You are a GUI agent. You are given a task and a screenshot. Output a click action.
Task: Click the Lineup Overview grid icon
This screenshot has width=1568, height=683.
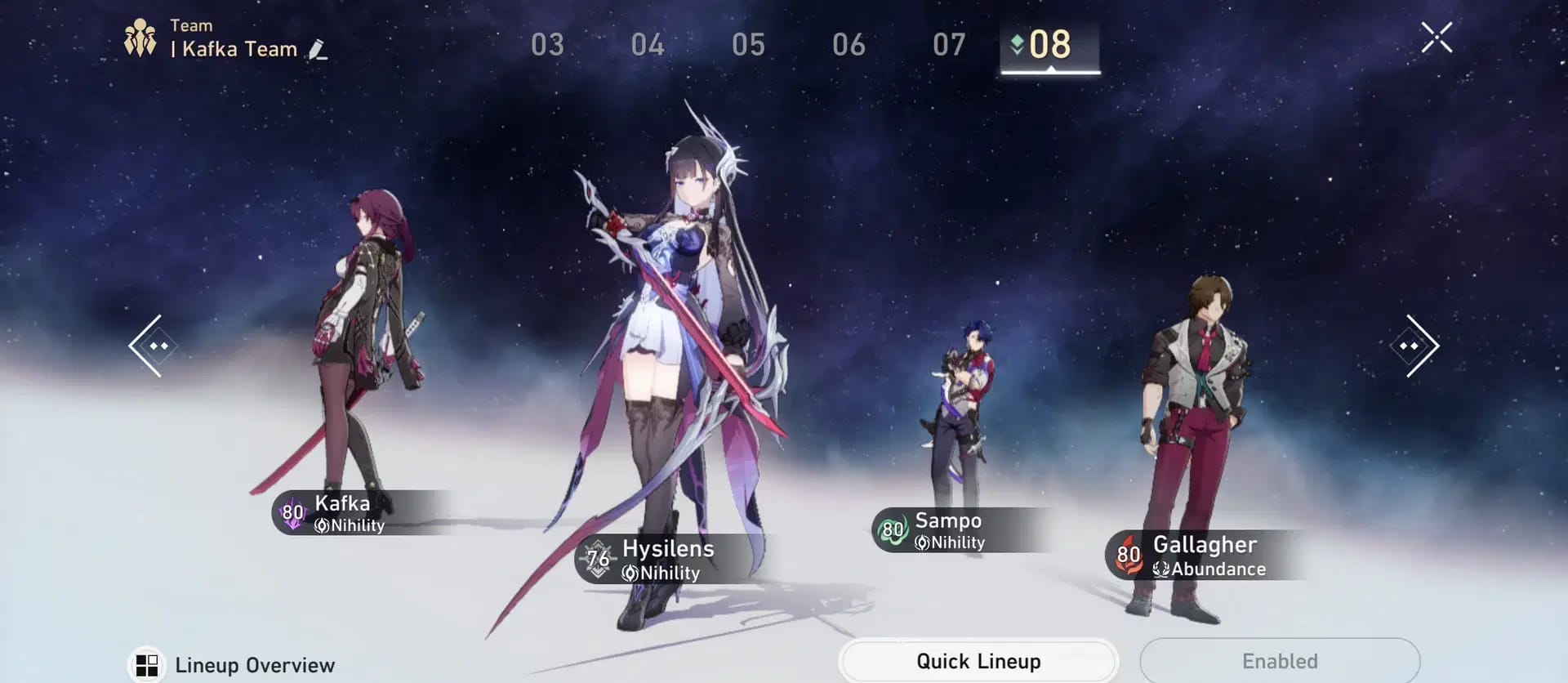coord(147,664)
